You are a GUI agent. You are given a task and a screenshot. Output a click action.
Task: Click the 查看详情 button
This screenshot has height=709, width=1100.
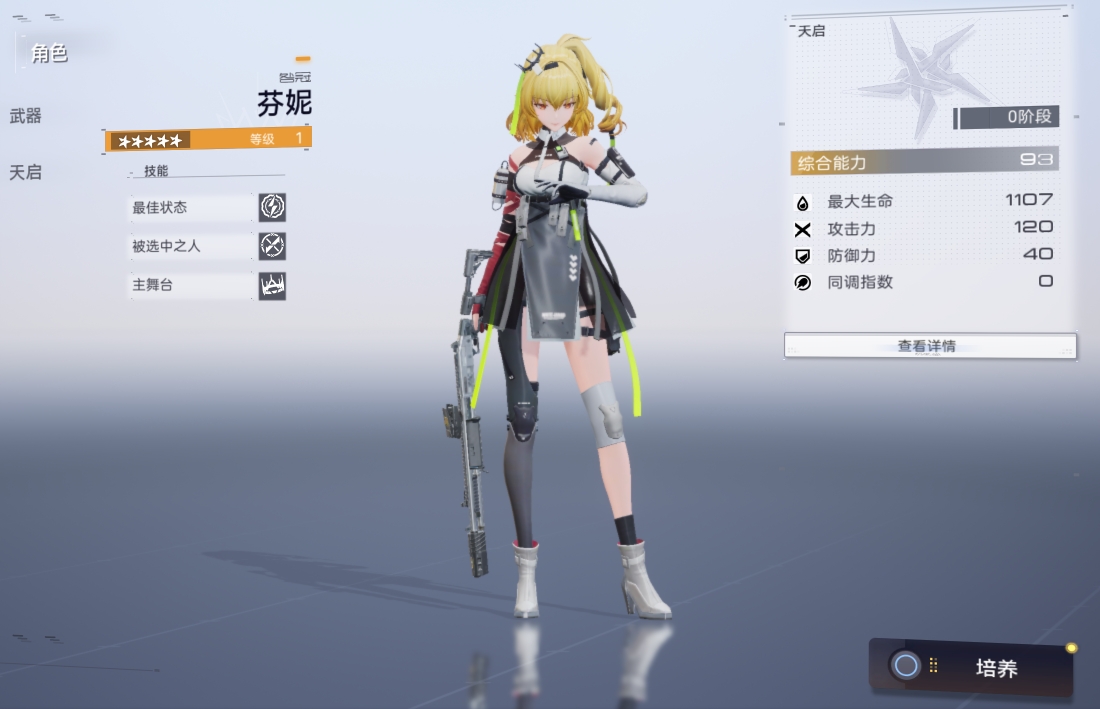tap(929, 346)
